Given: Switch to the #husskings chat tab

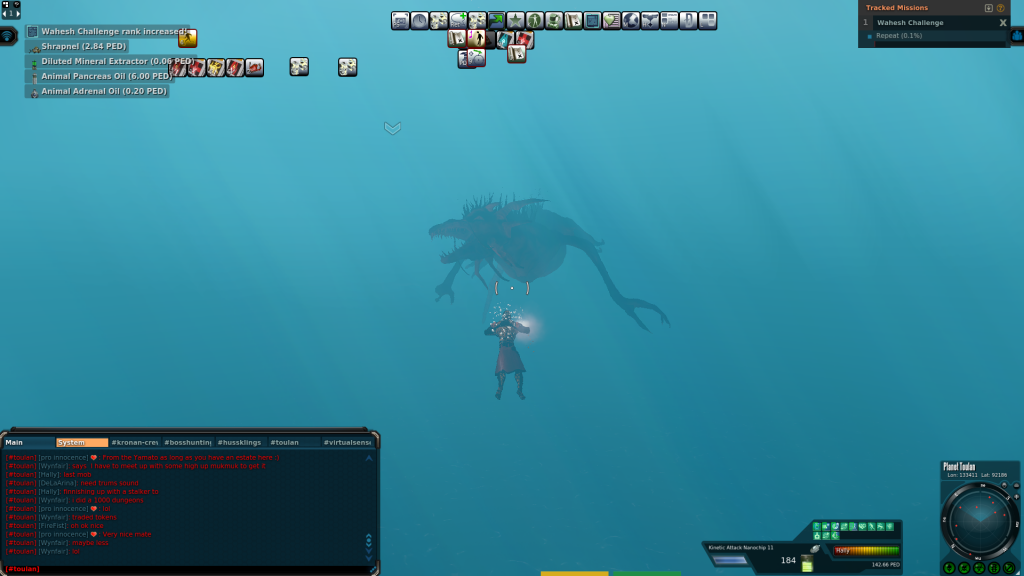Looking at the screenshot, I should pyautogui.click(x=240, y=442).
